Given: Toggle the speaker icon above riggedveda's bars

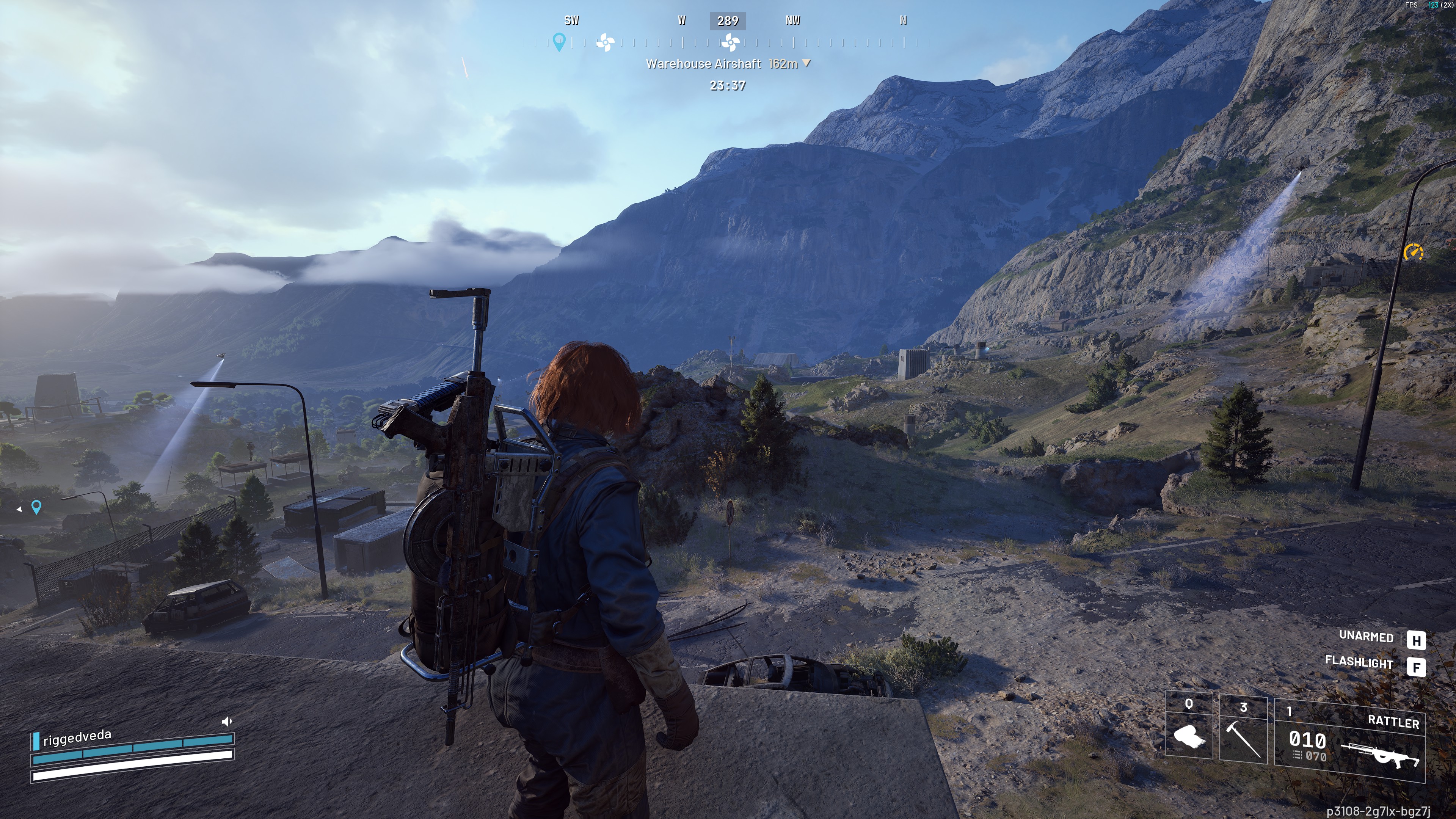Looking at the screenshot, I should pyautogui.click(x=227, y=721).
